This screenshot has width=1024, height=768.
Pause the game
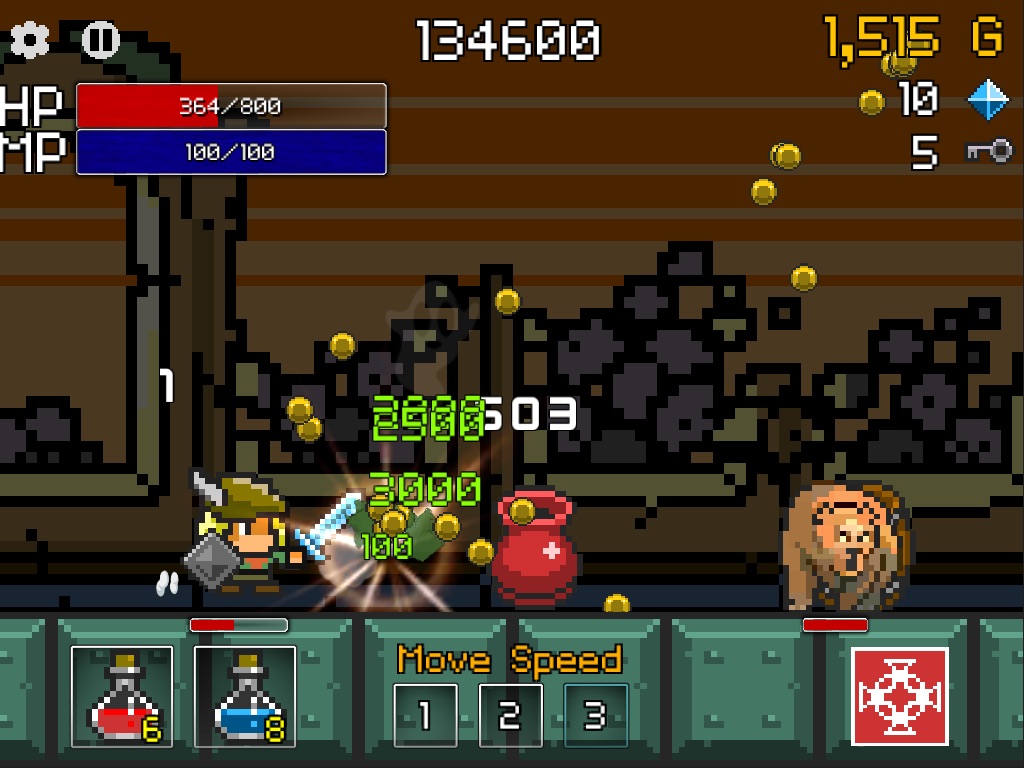tap(99, 40)
